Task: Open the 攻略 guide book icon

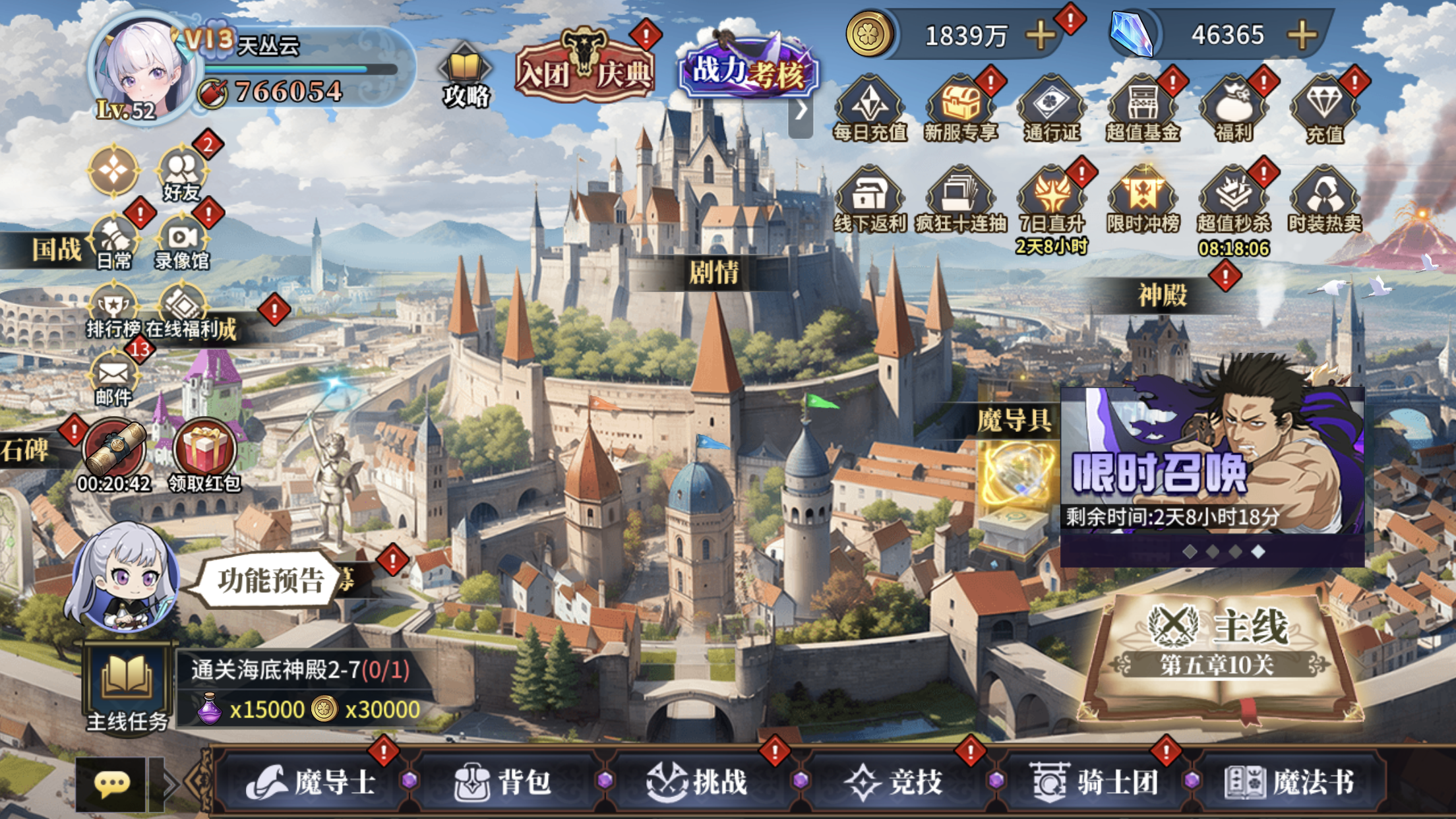Action: click(465, 77)
